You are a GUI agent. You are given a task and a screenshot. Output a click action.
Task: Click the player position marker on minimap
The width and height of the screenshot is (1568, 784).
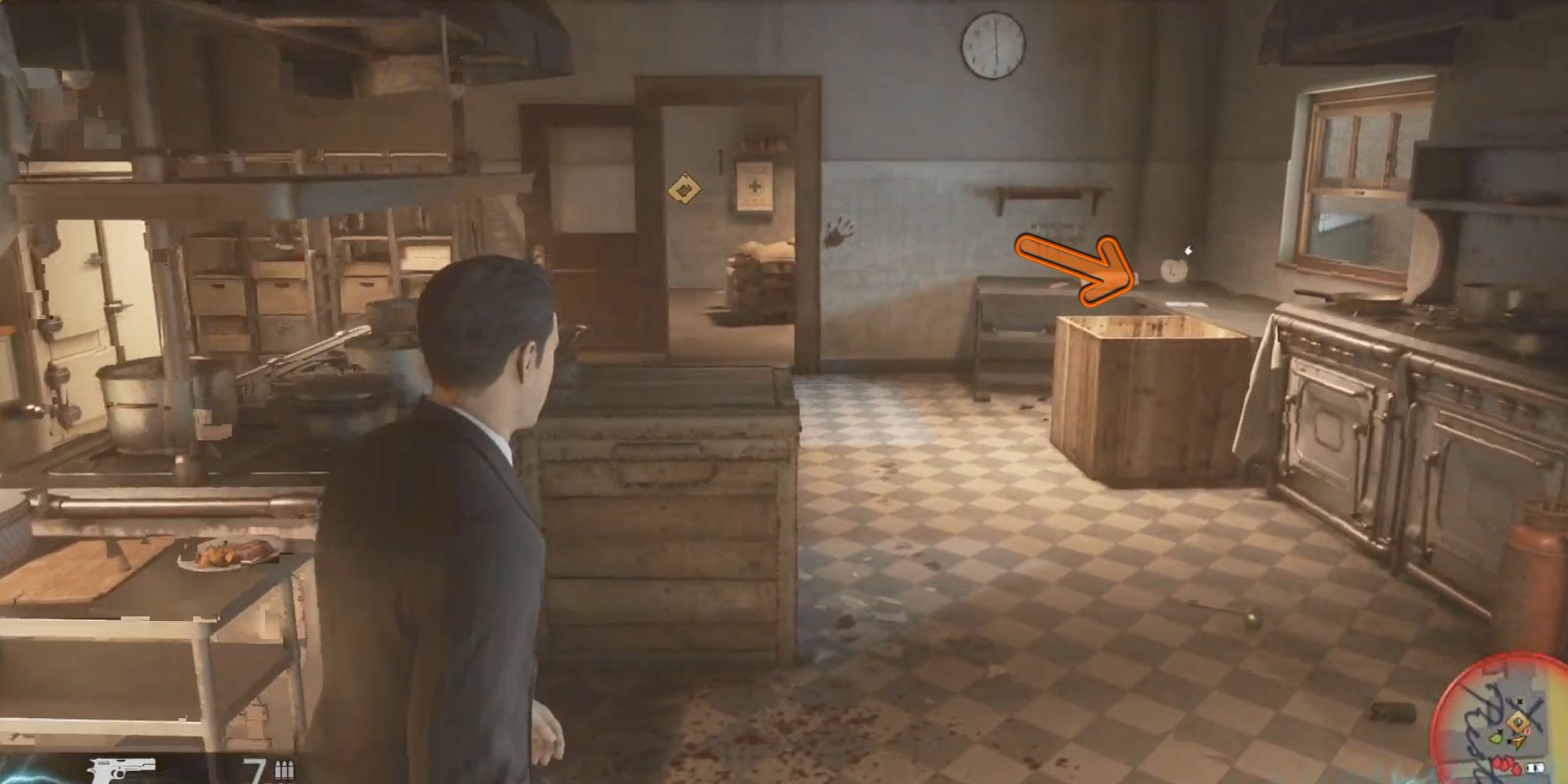[x=1519, y=742]
